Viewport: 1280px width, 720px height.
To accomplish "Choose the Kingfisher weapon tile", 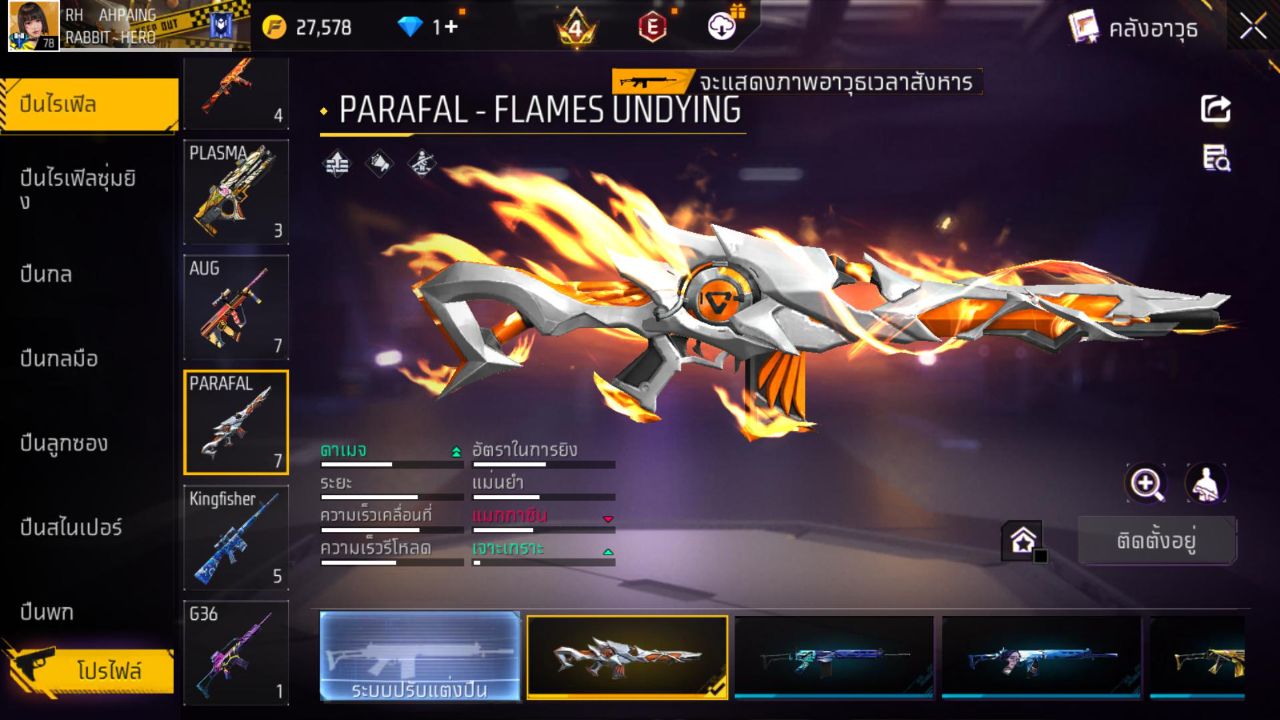I will click(x=236, y=537).
